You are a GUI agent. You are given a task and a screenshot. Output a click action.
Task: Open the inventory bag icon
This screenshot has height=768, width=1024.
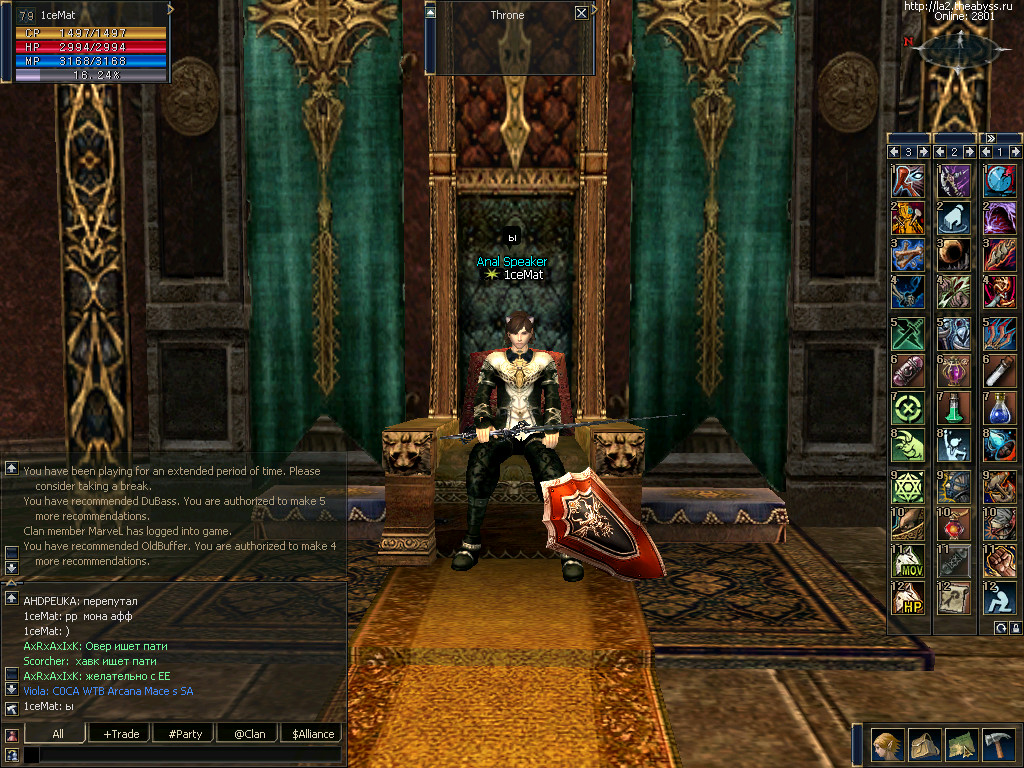(925, 744)
